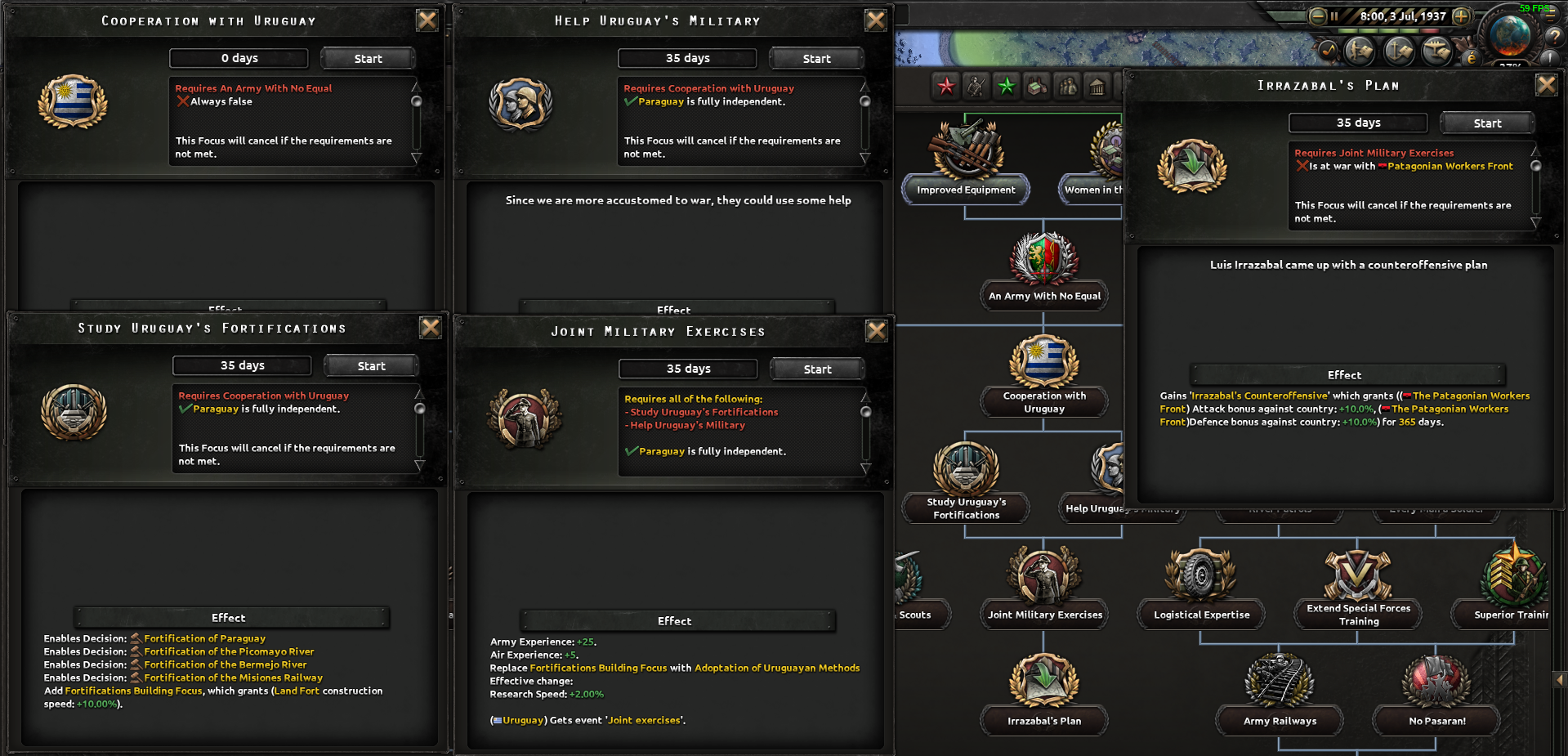Screen dimensions: 1568x756
Task: Pause the game clock
Action: click(1334, 16)
